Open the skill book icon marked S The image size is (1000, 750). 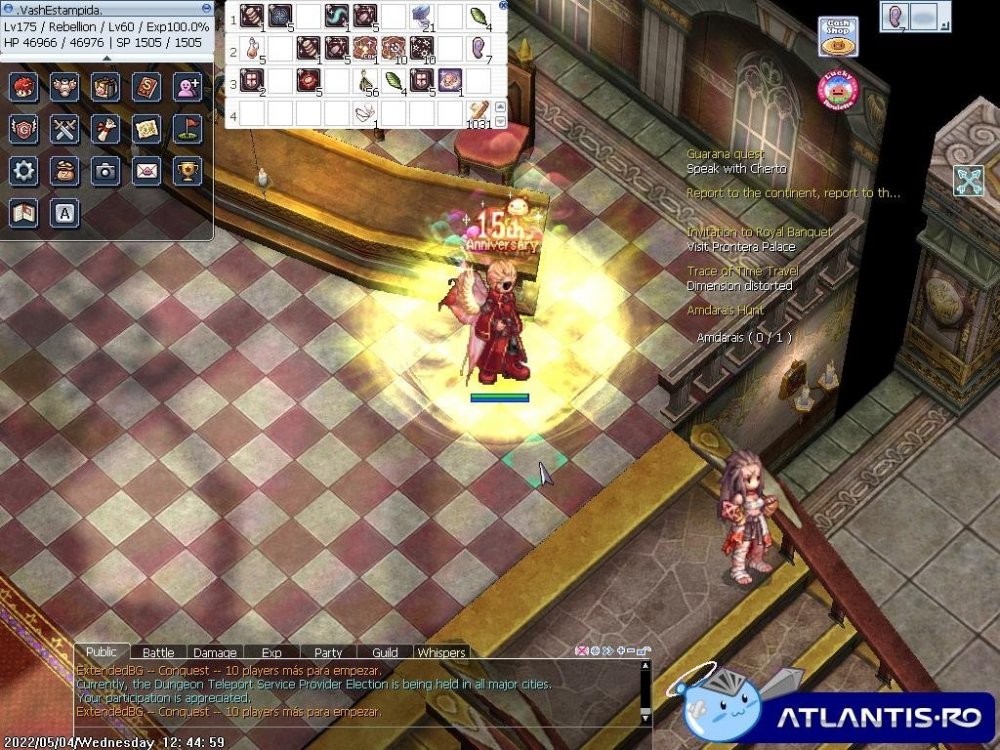[146, 87]
